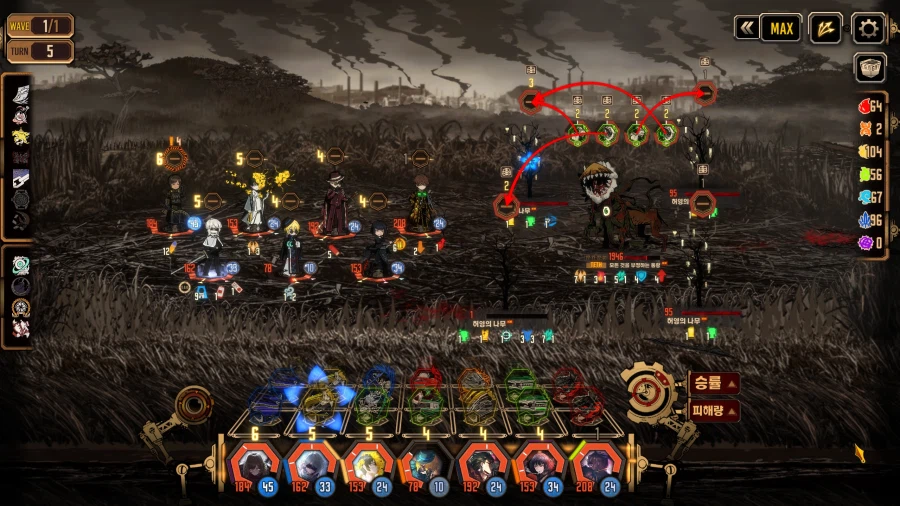The image size is (900, 506).
Task: Click the red wrath resource icon
Action: [866, 106]
